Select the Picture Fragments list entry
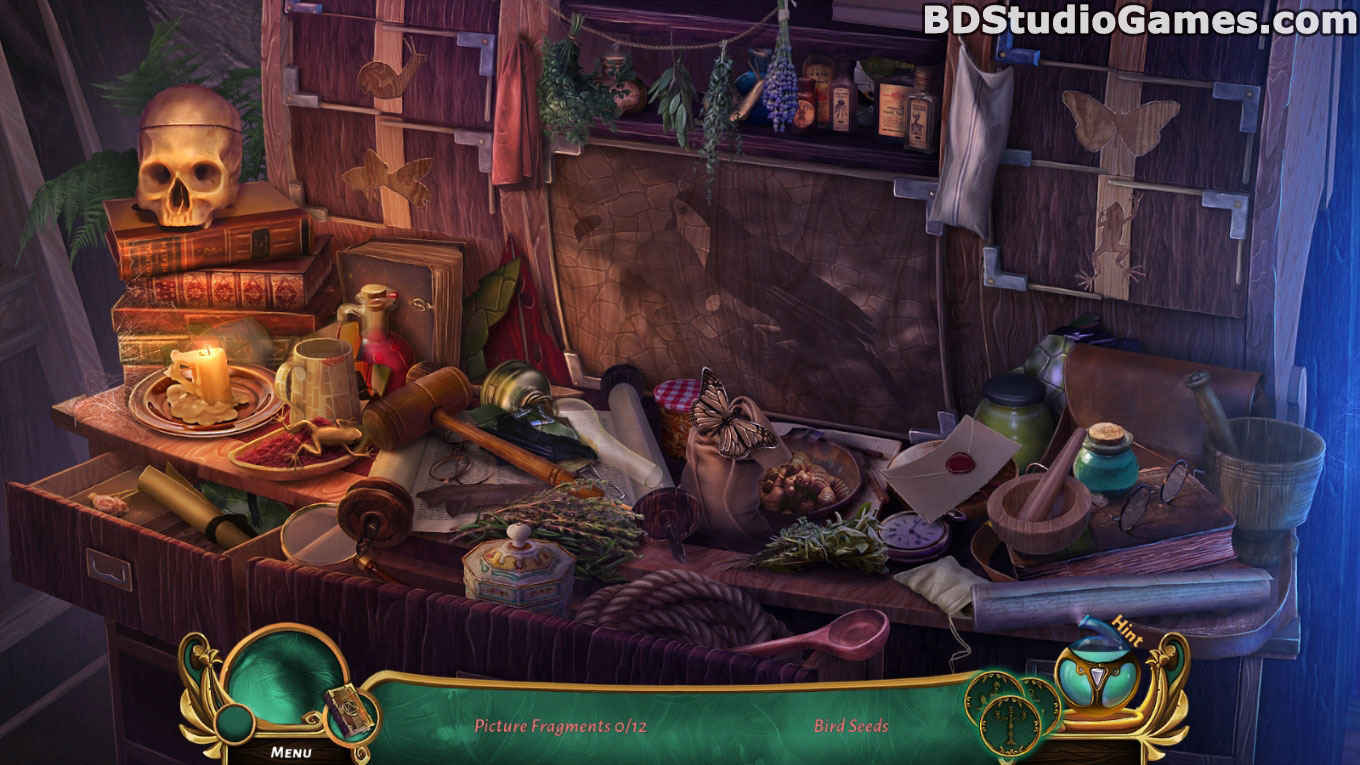The width and height of the screenshot is (1360, 765). [560, 726]
